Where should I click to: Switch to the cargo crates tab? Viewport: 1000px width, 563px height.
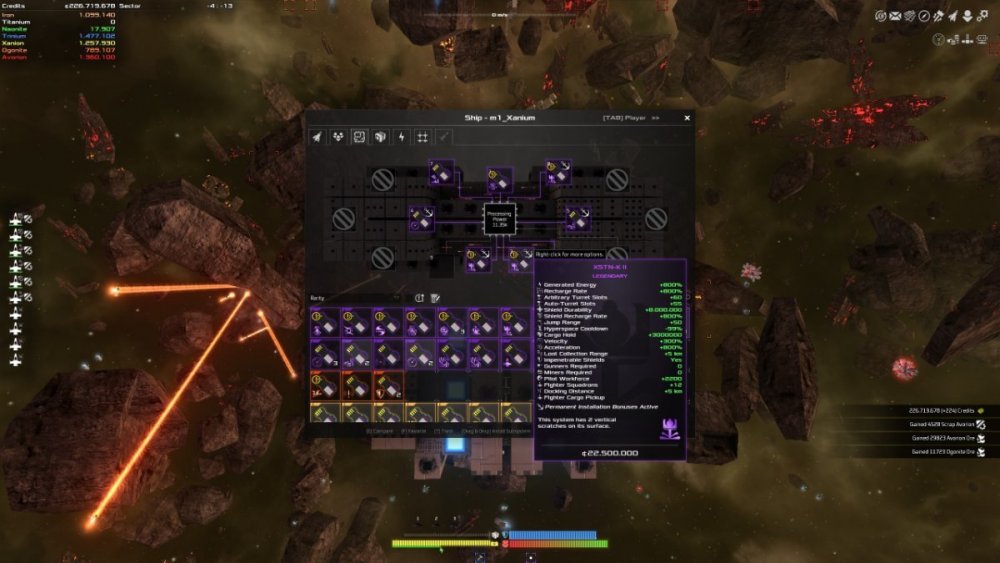380,137
